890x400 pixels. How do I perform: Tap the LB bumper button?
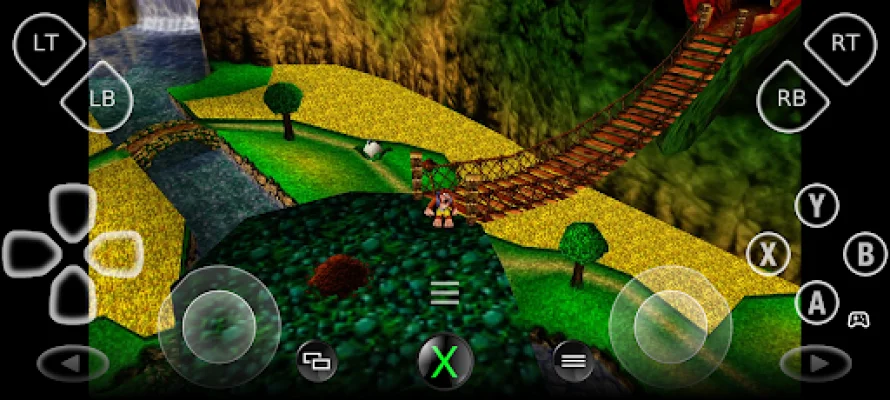[x=99, y=97]
